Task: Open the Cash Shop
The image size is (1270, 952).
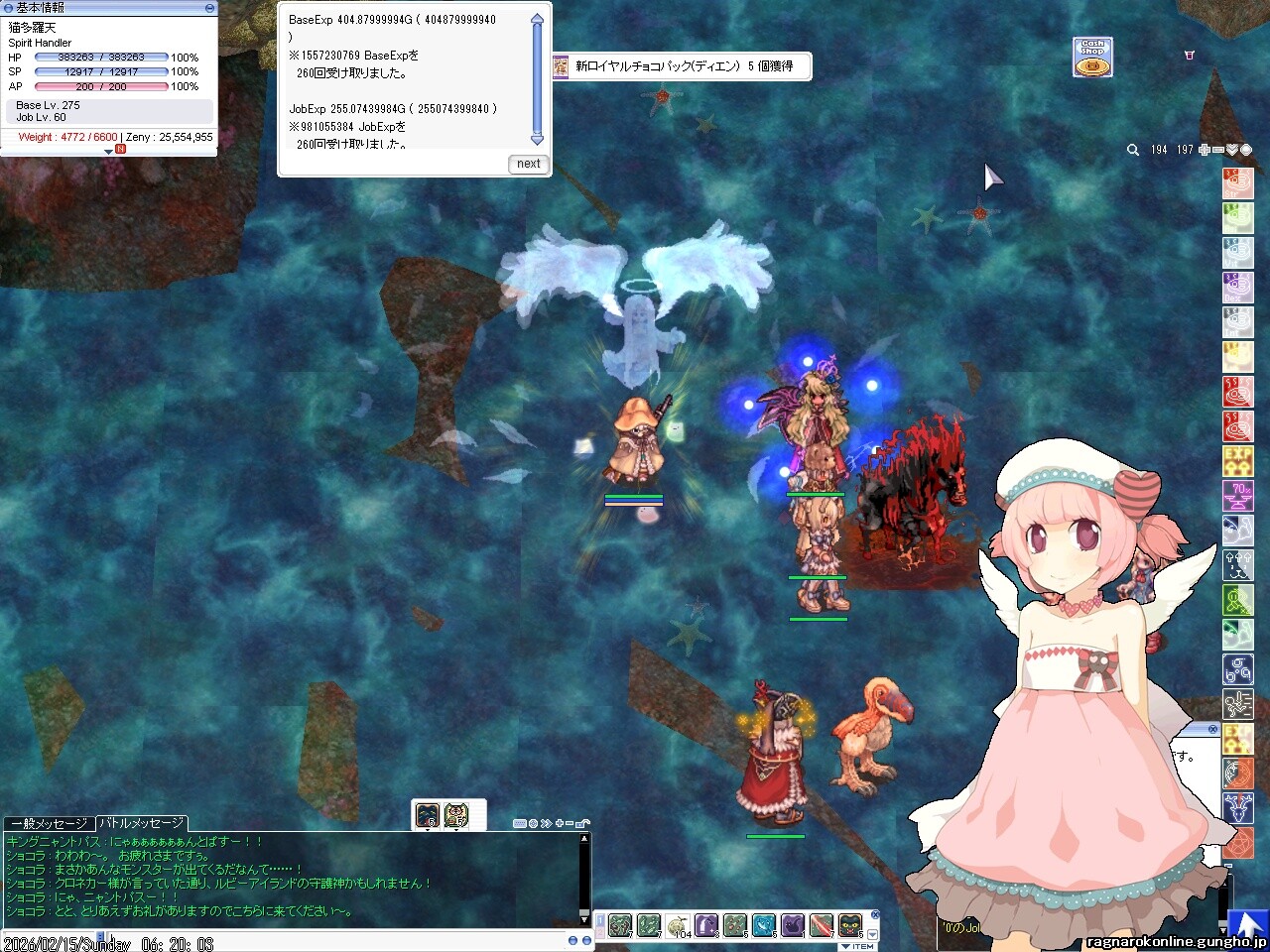Action: pyautogui.click(x=1092, y=58)
